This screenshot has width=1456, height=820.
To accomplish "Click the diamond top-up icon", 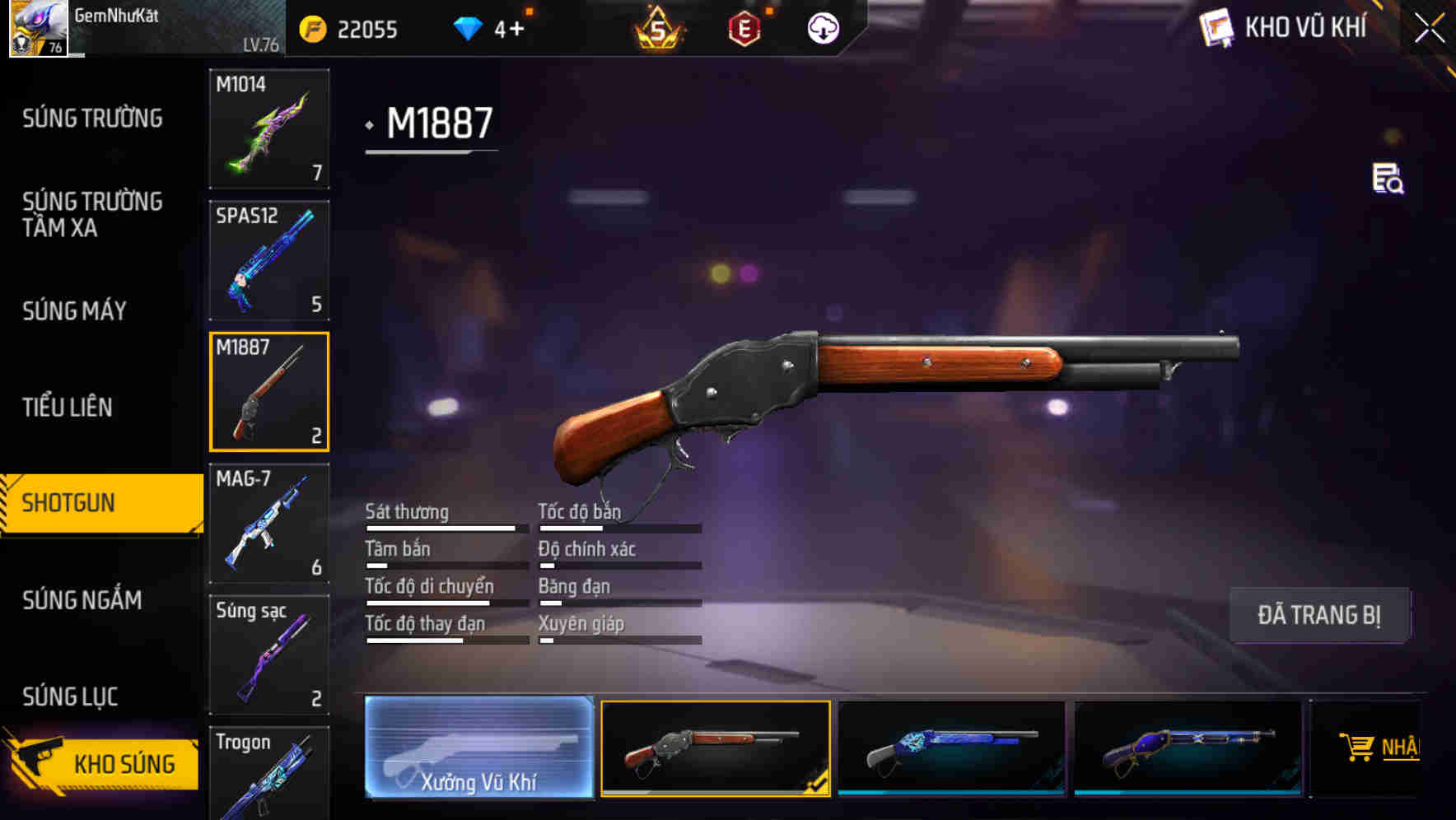I will (468, 27).
